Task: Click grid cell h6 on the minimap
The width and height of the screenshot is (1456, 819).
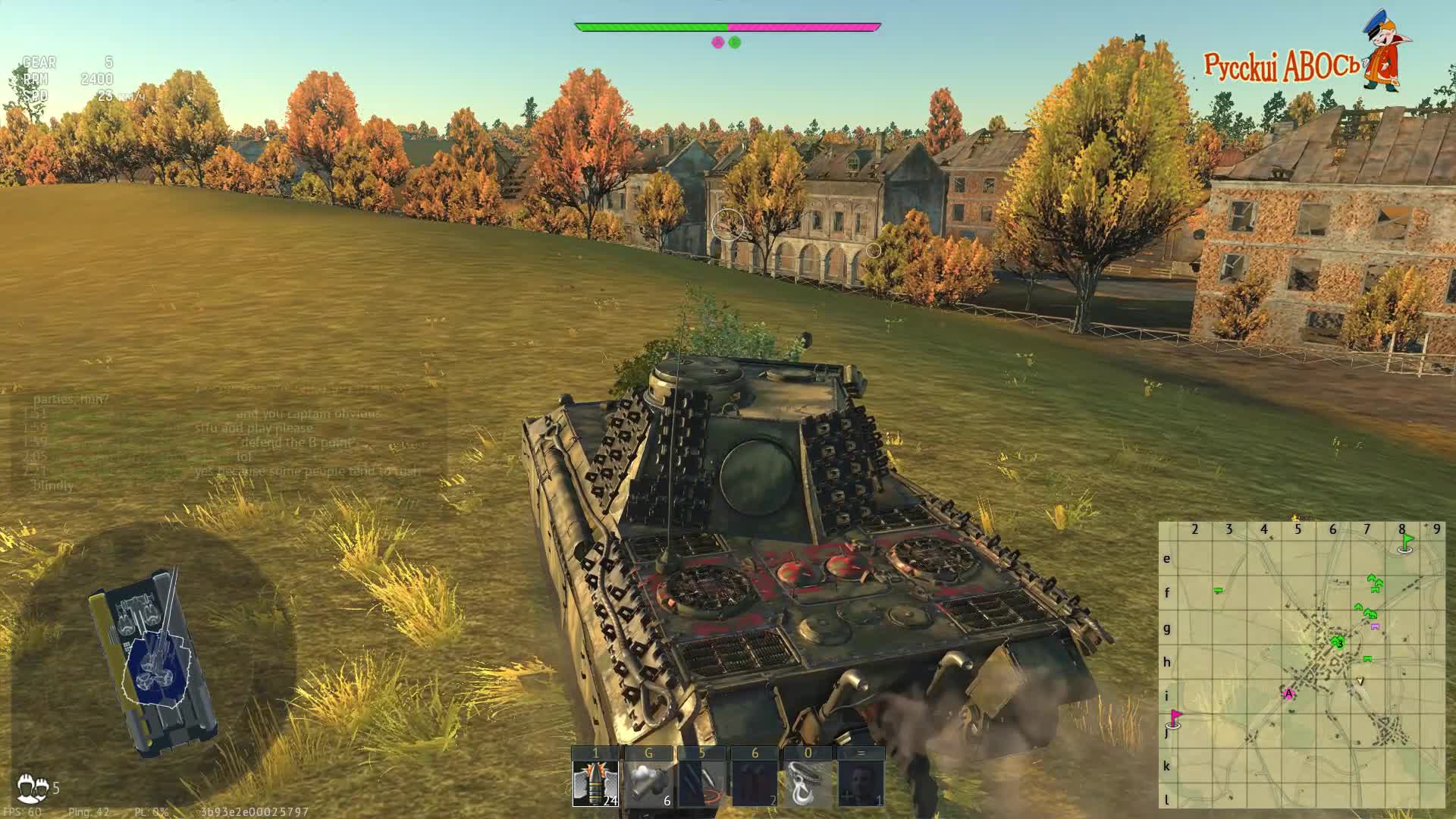Action: (1332, 662)
